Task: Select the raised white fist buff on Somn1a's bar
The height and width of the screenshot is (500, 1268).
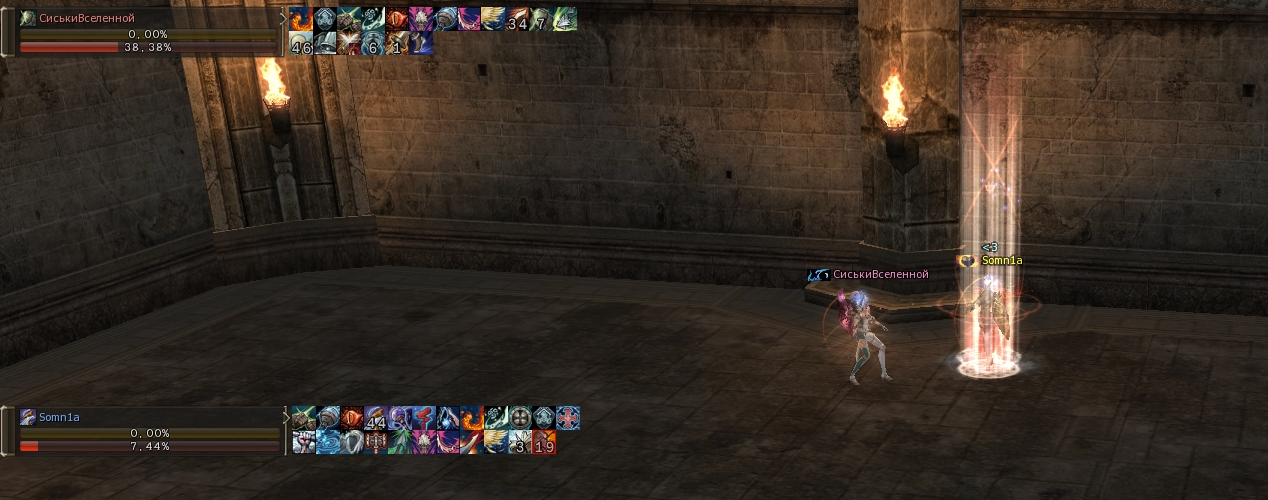Action: click(x=304, y=442)
